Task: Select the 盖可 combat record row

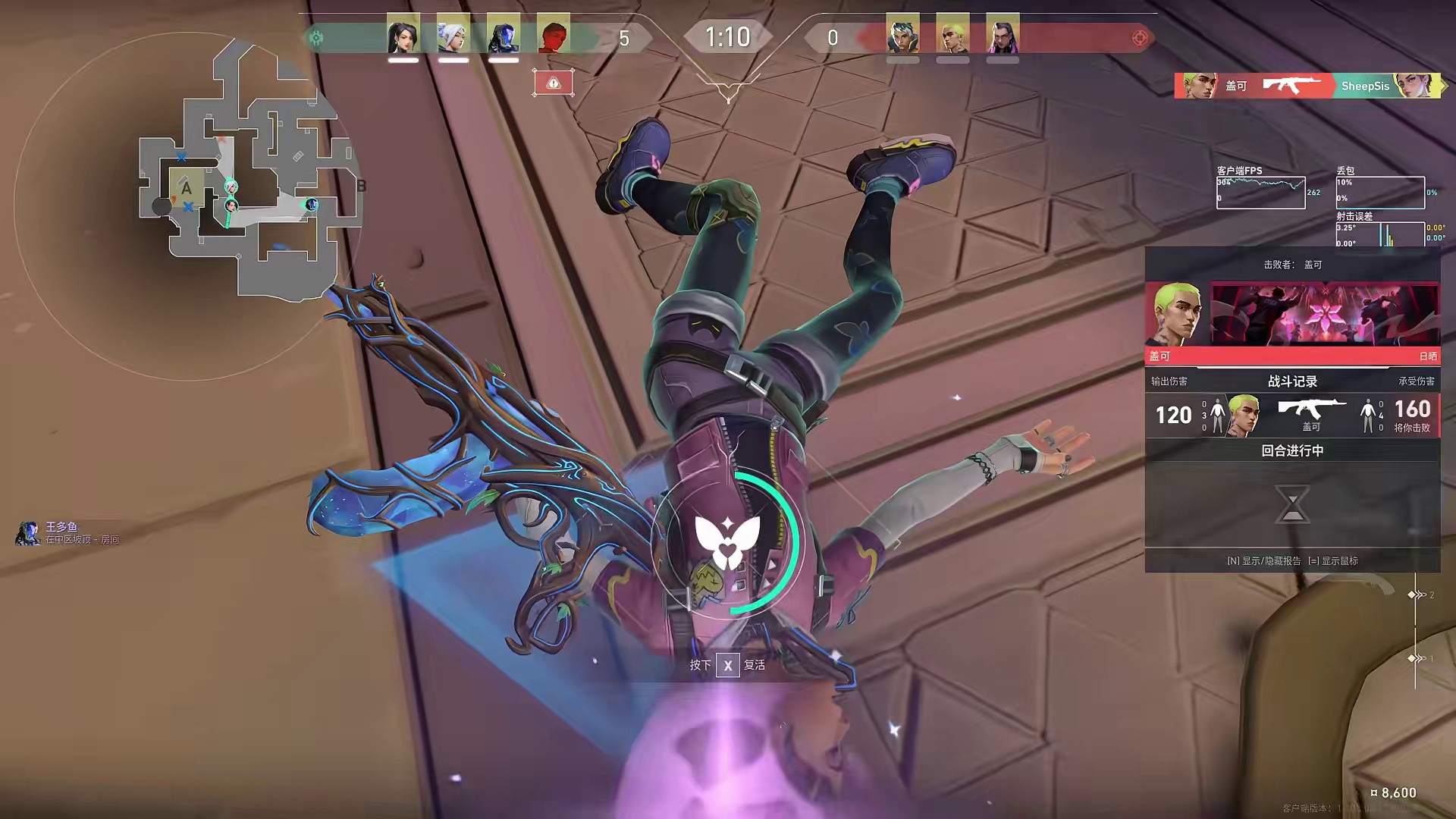Action: pyautogui.click(x=1292, y=416)
